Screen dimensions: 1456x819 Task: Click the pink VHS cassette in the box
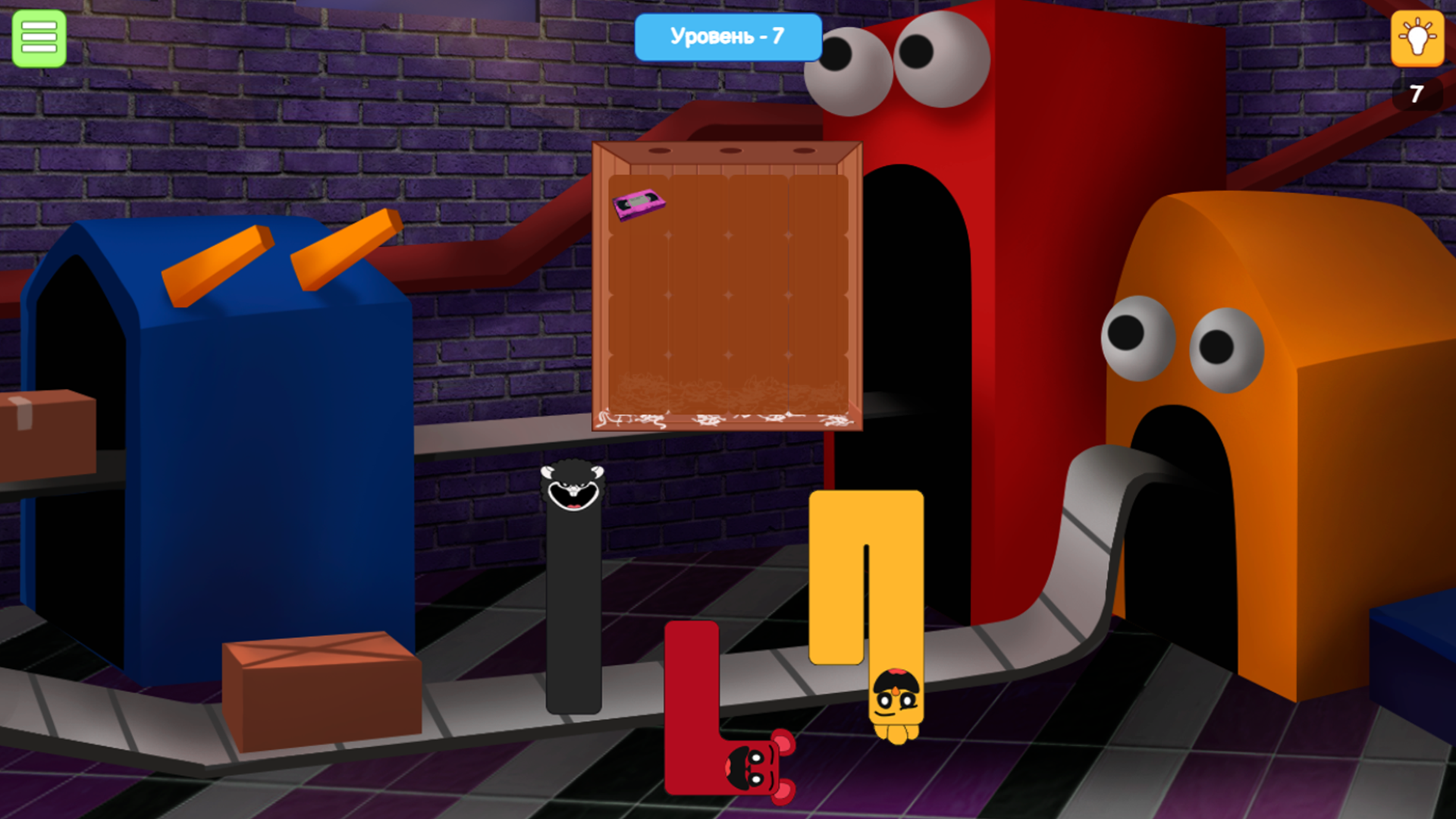[641, 205]
